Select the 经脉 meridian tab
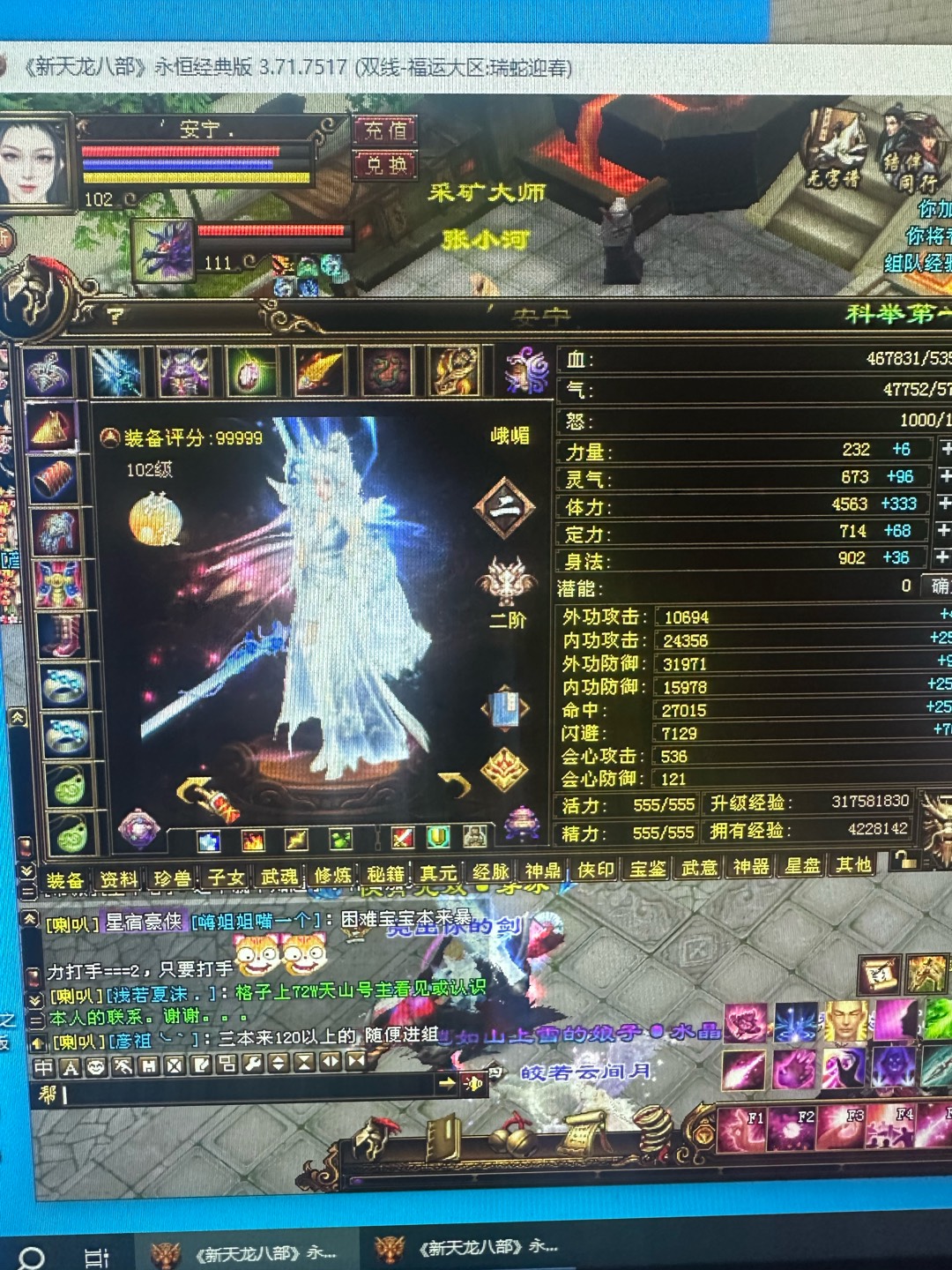952x1270 pixels. click(490, 871)
